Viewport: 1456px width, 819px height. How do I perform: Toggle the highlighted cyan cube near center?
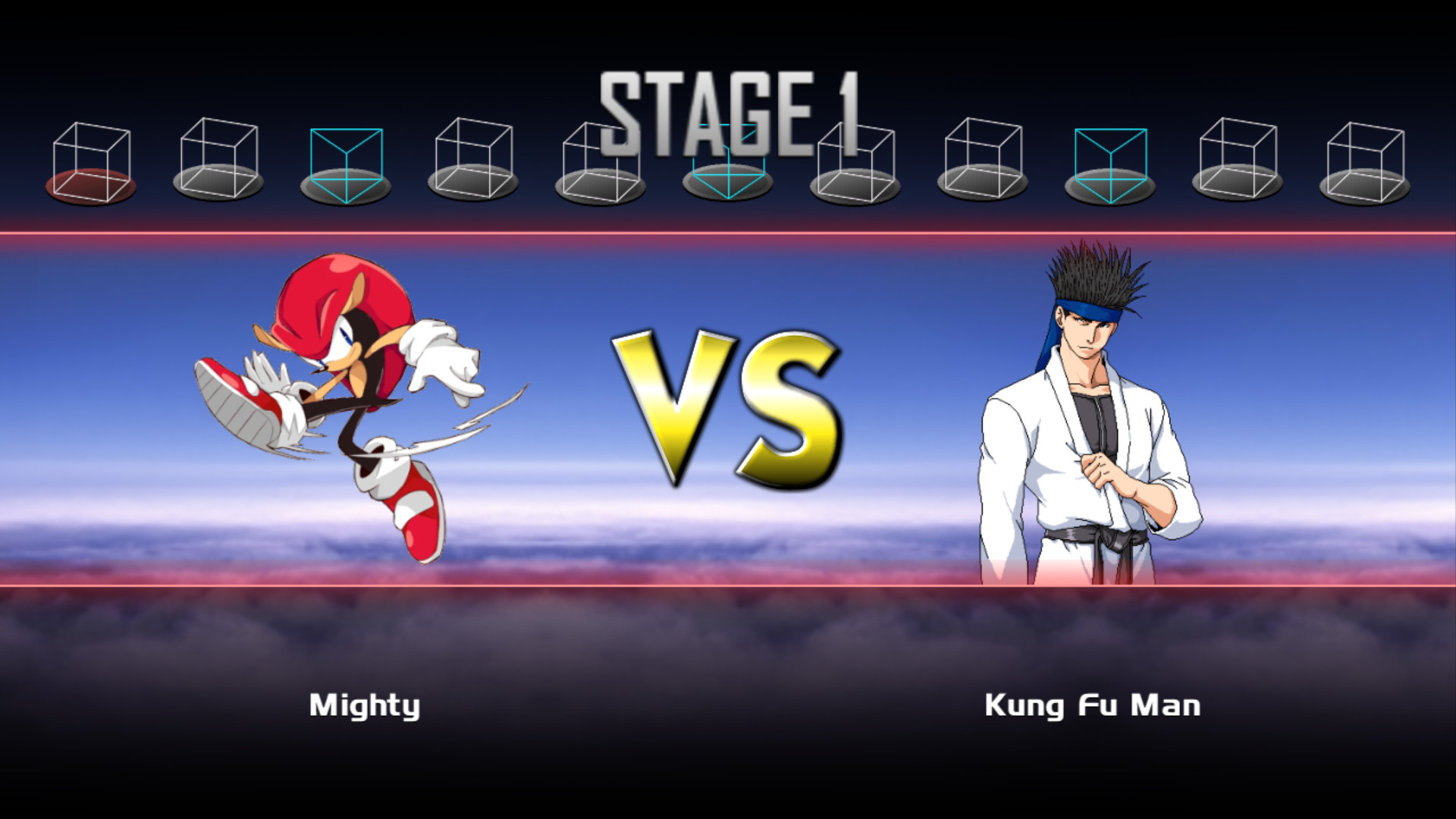pos(726,159)
